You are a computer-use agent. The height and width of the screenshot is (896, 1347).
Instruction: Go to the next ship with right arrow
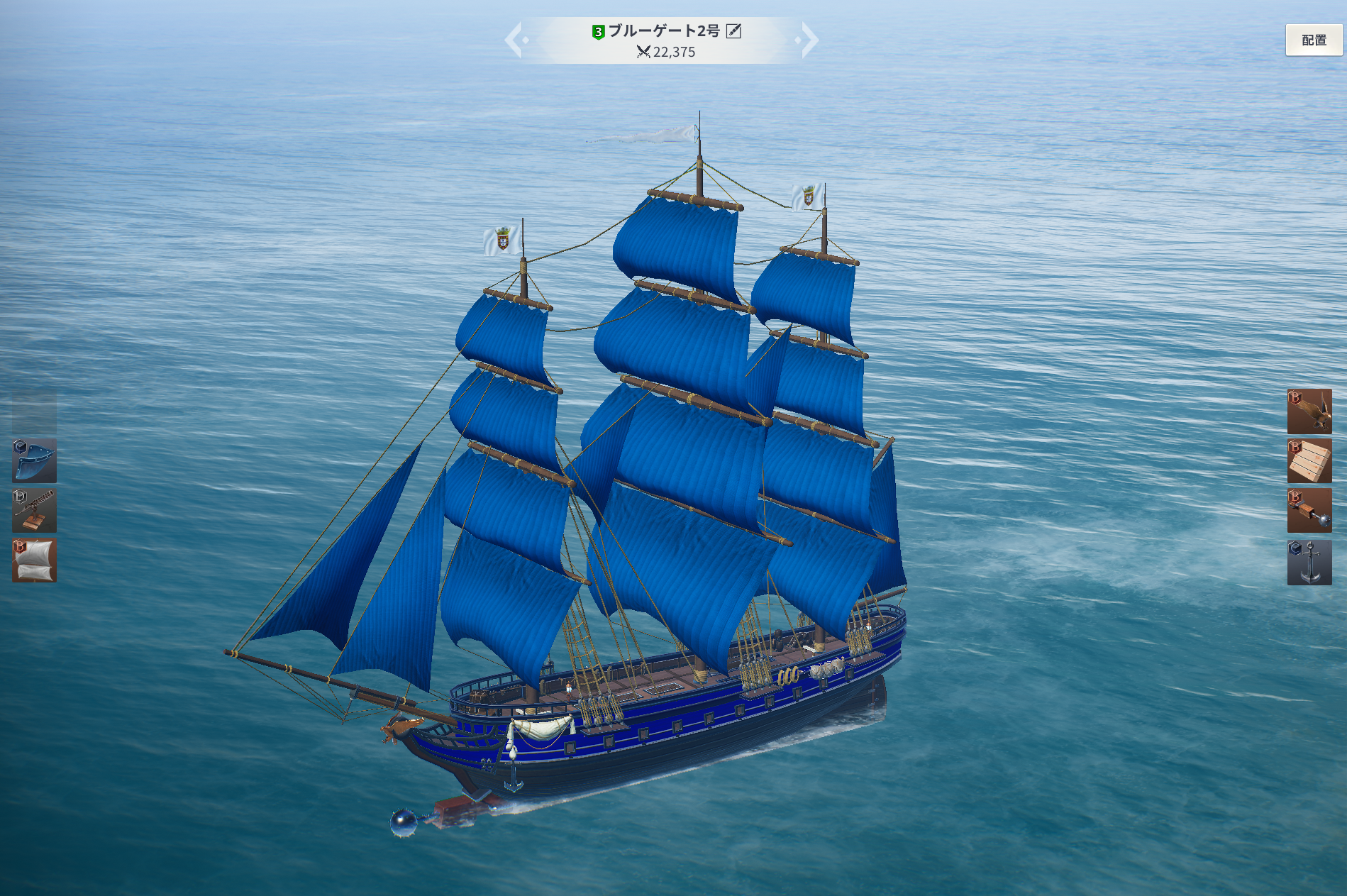click(809, 40)
